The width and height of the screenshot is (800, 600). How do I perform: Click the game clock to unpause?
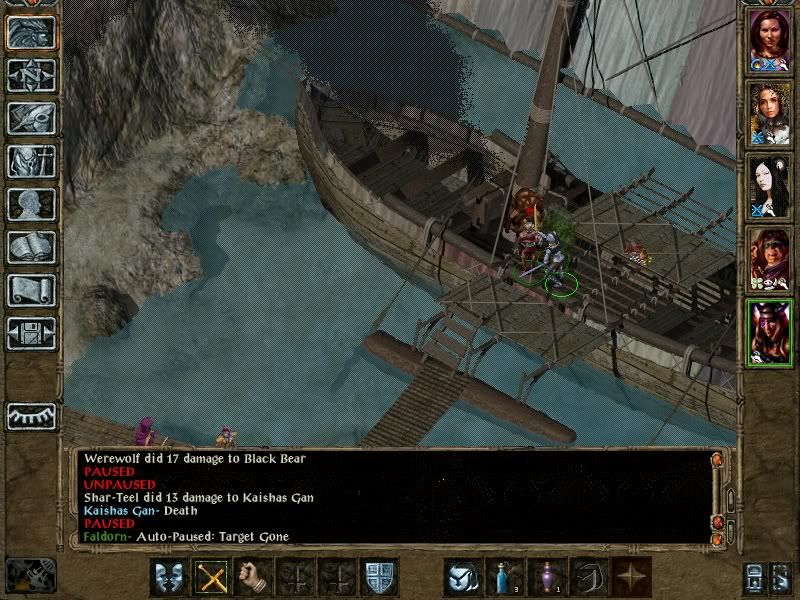click(x=30, y=575)
